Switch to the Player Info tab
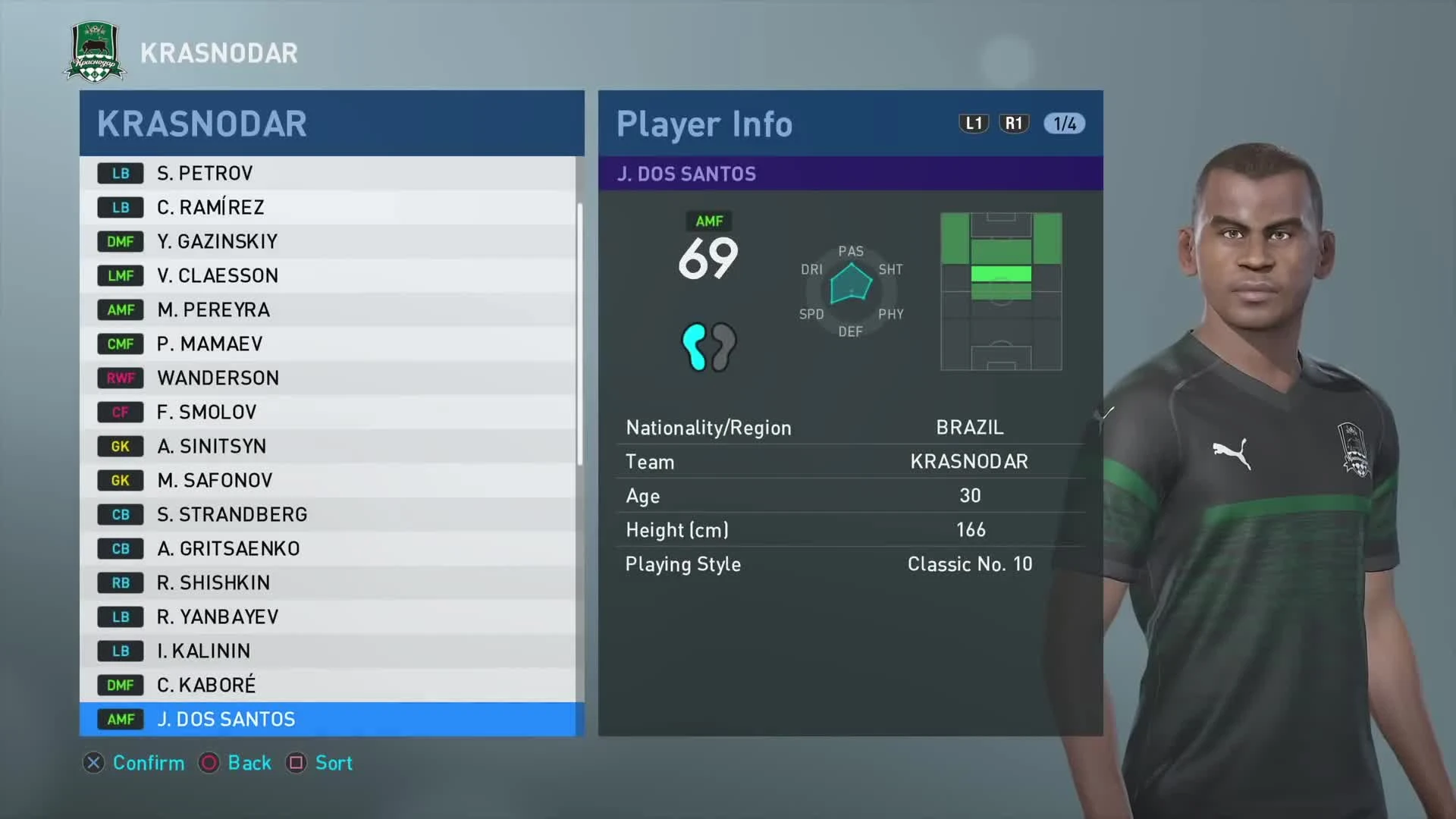 (704, 124)
